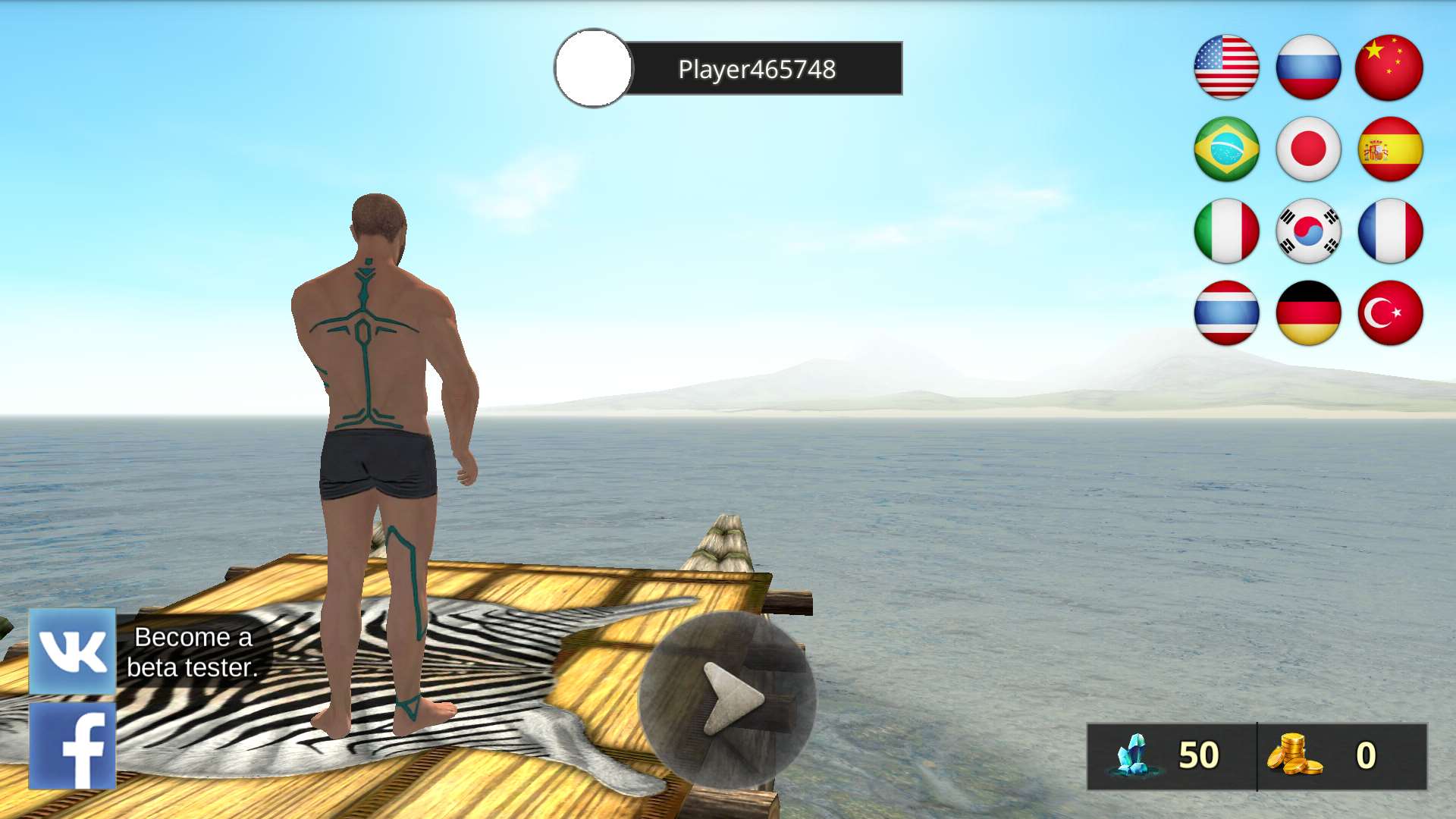Choose the Spanish flag language

coord(1389,149)
